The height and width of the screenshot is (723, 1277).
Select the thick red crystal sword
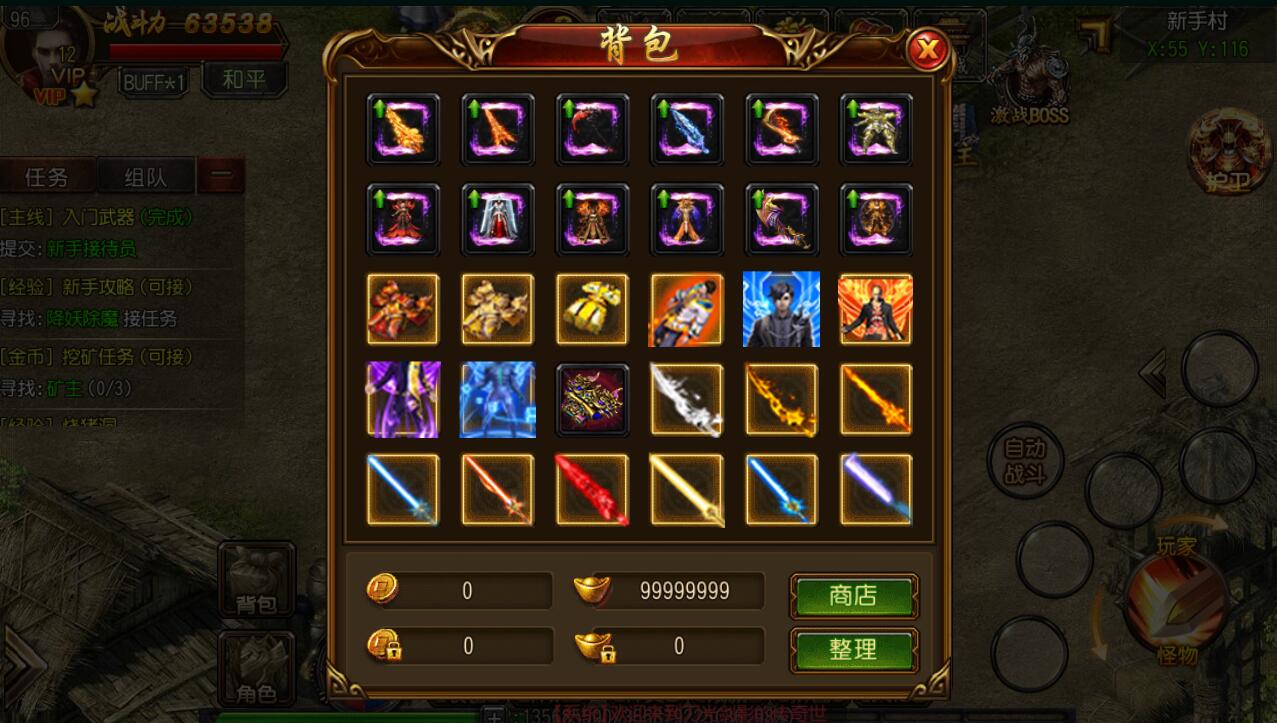coord(592,490)
